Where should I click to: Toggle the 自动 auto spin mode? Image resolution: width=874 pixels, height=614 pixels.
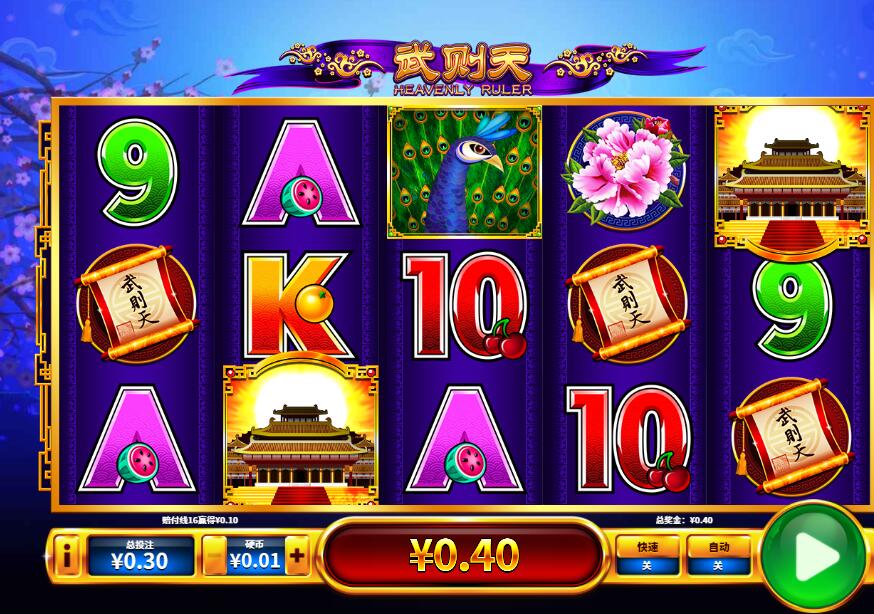pos(717,555)
